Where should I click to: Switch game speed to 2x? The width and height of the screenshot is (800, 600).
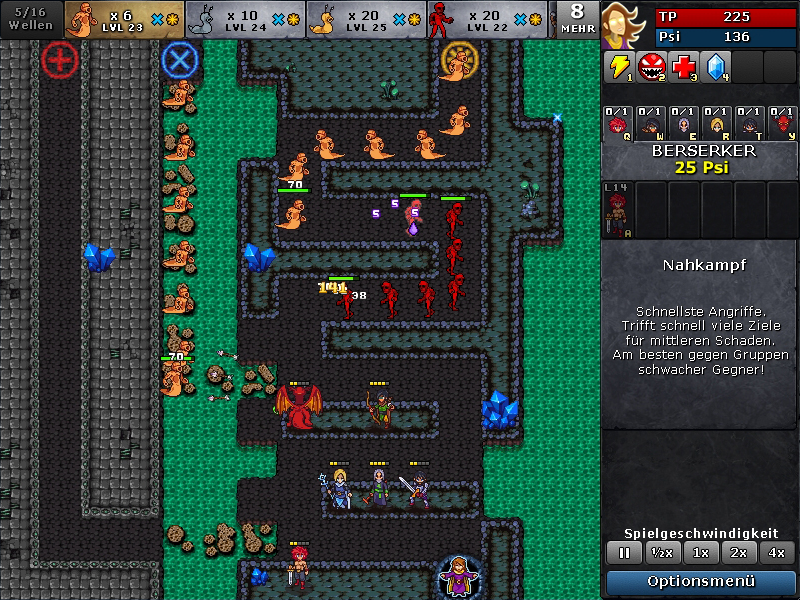pos(738,553)
